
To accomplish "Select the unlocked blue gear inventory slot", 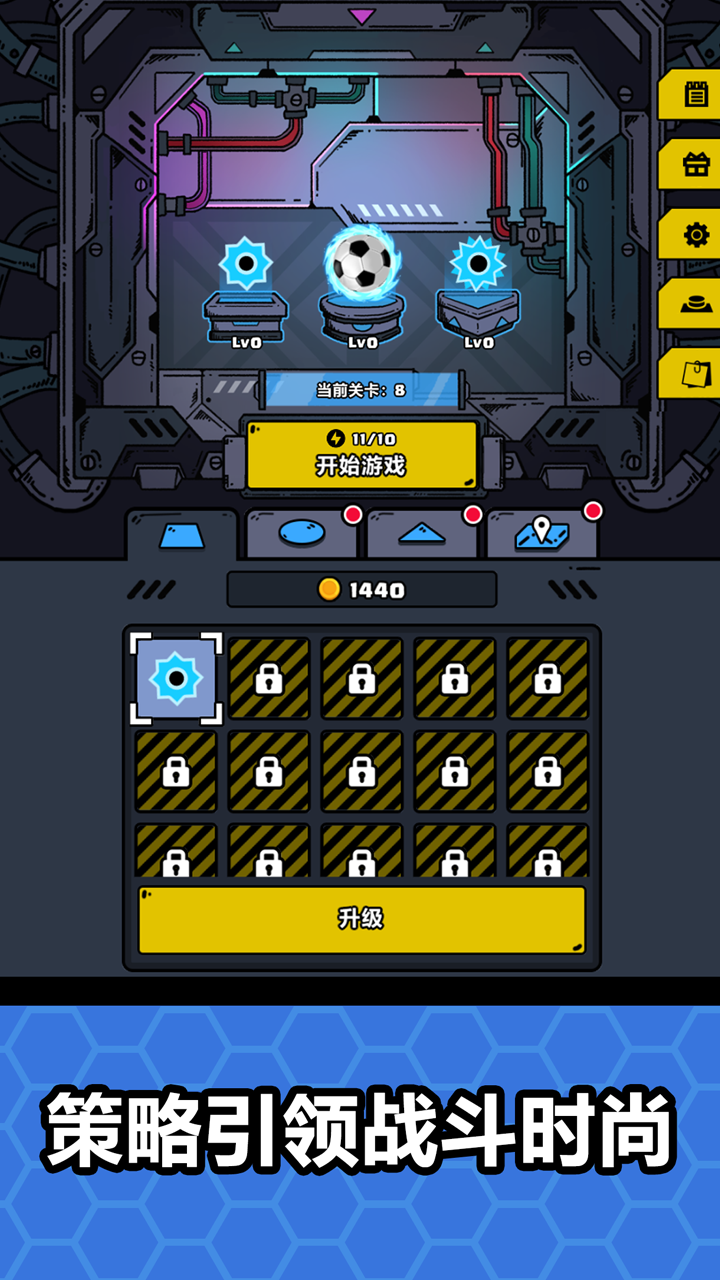I will pyautogui.click(x=176, y=679).
